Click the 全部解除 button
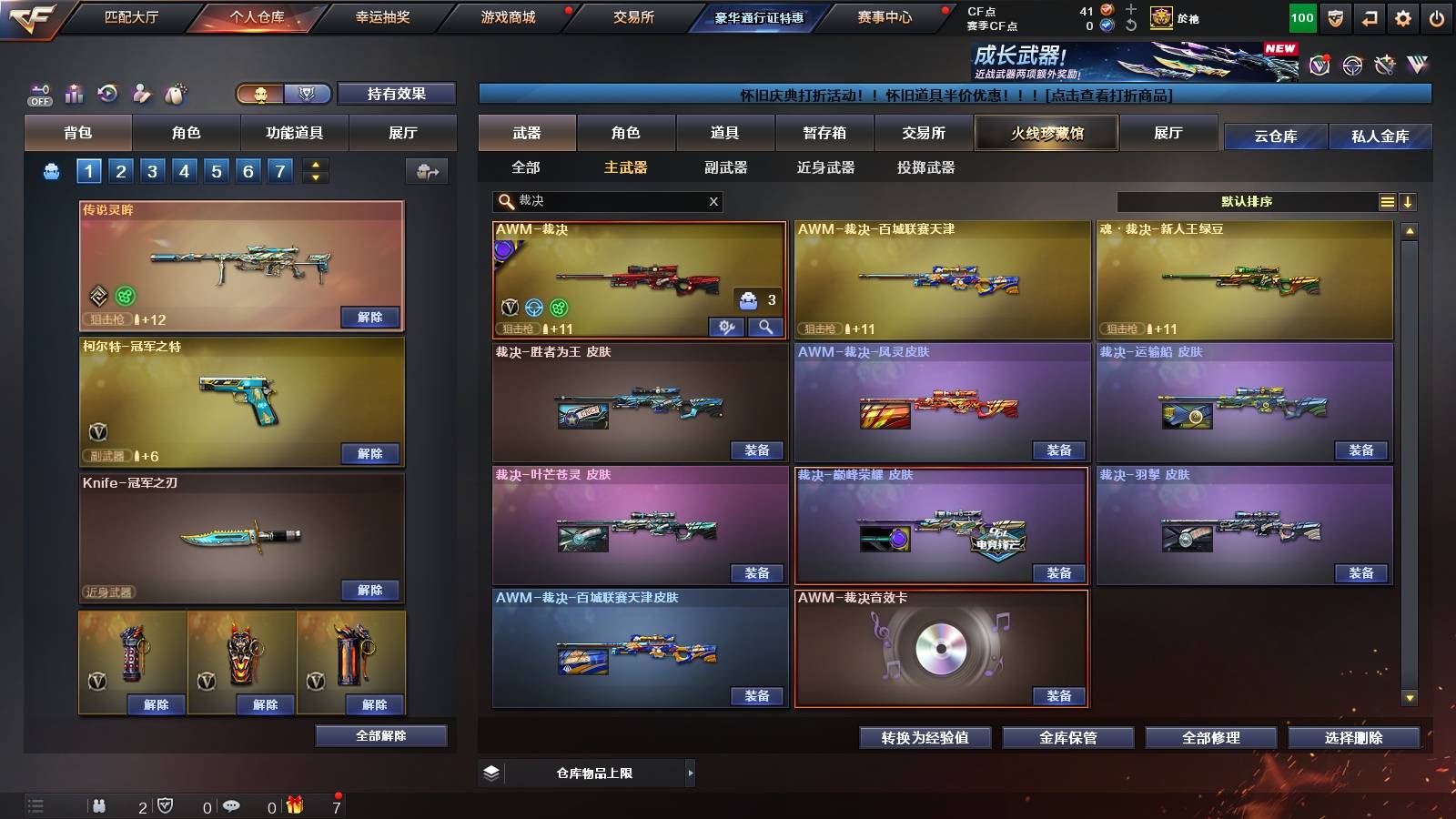The width and height of the screenshot is (1456, 819). [x=381, y=734]
